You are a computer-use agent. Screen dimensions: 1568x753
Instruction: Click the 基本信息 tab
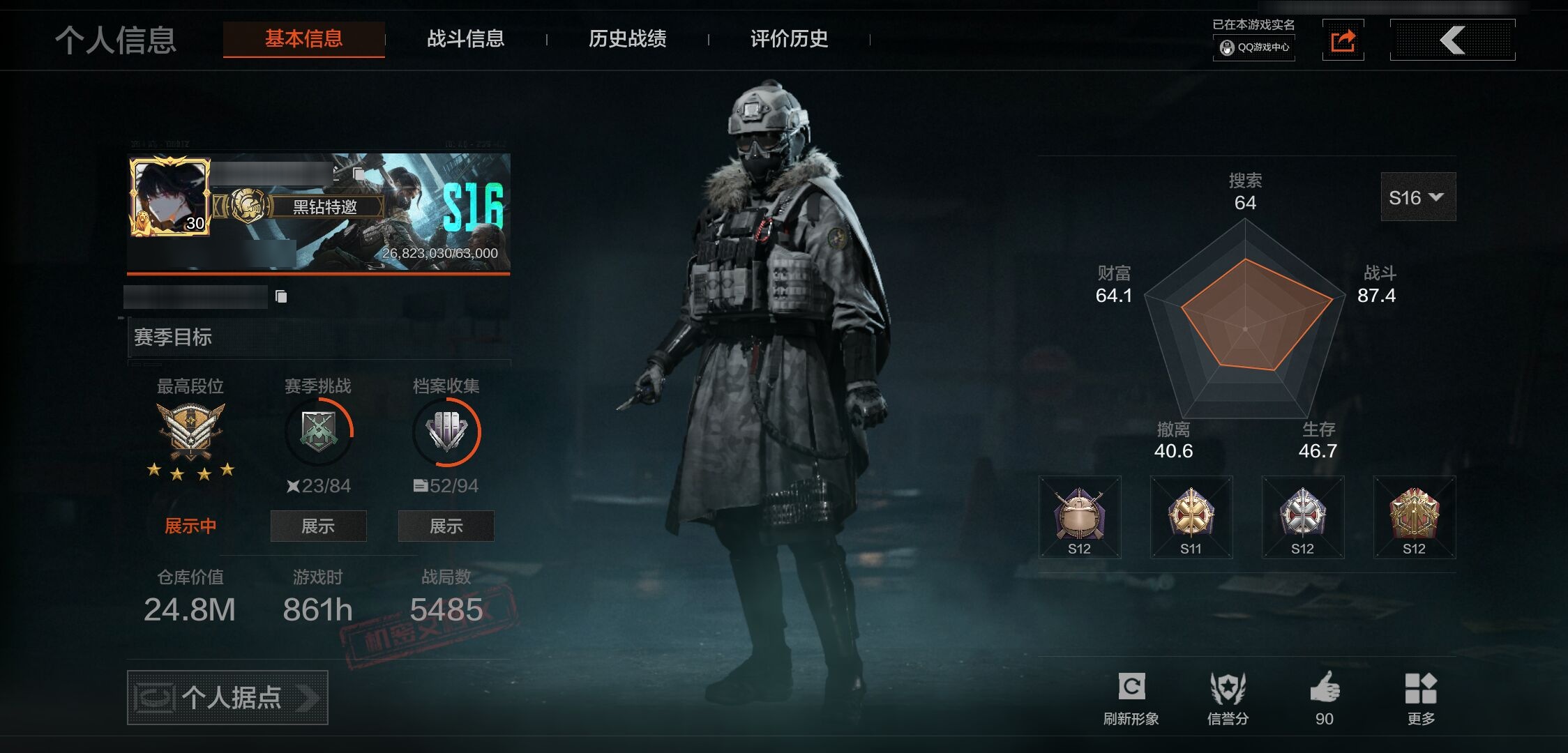(x=303, y=39)
